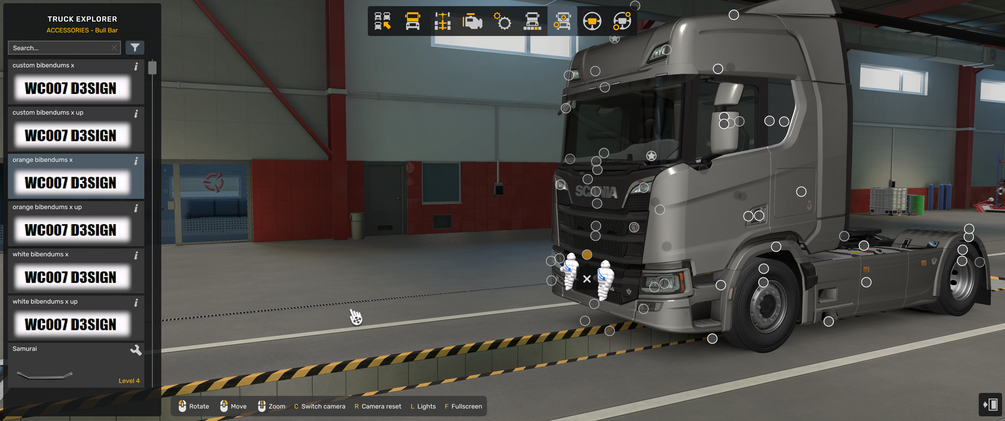Viewport: 1005px width, 421px height.
Task: Open the transmission gear category
Action: coord(503,21)
